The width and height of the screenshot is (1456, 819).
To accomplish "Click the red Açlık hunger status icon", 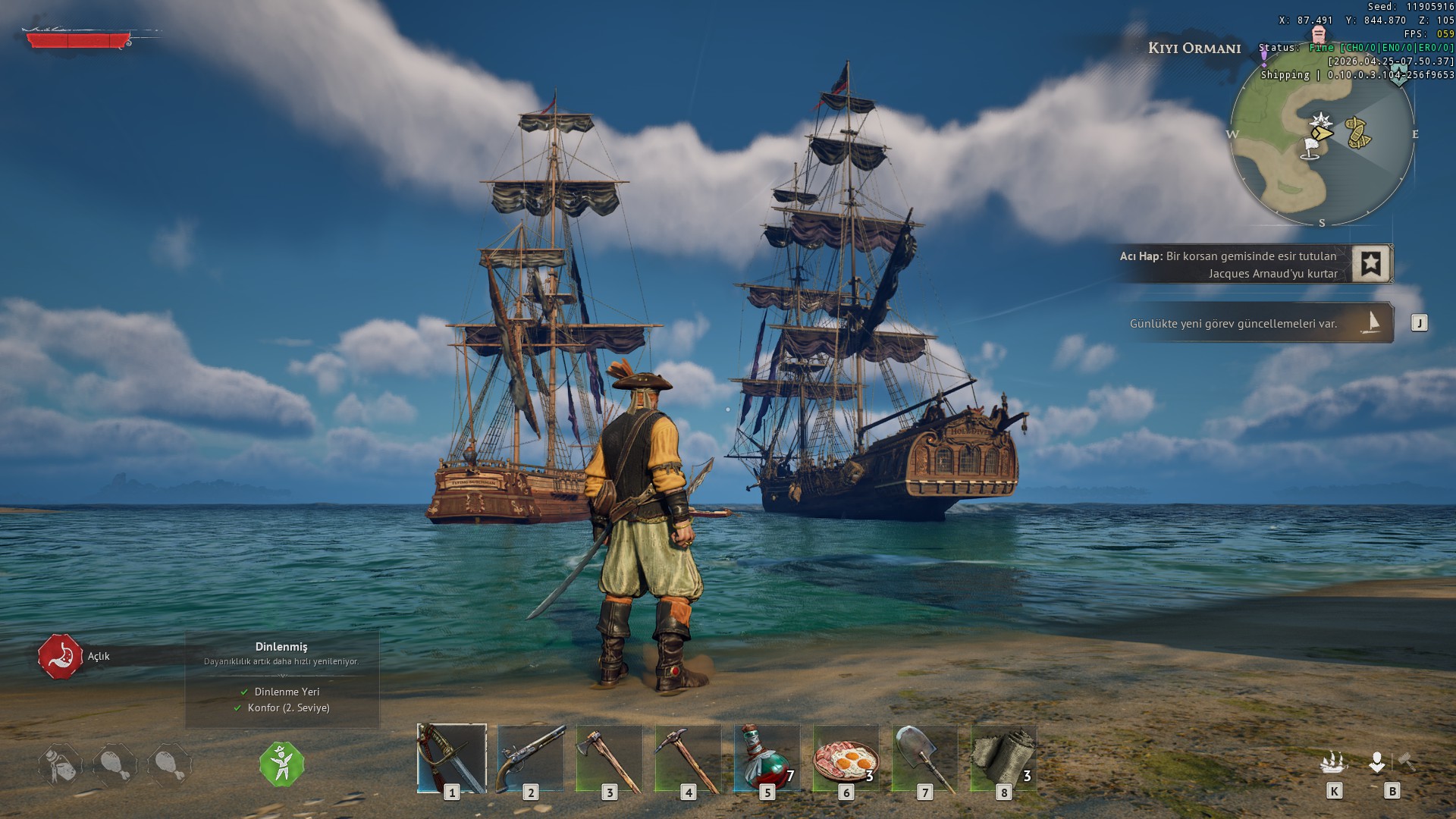I will [61, 656].
